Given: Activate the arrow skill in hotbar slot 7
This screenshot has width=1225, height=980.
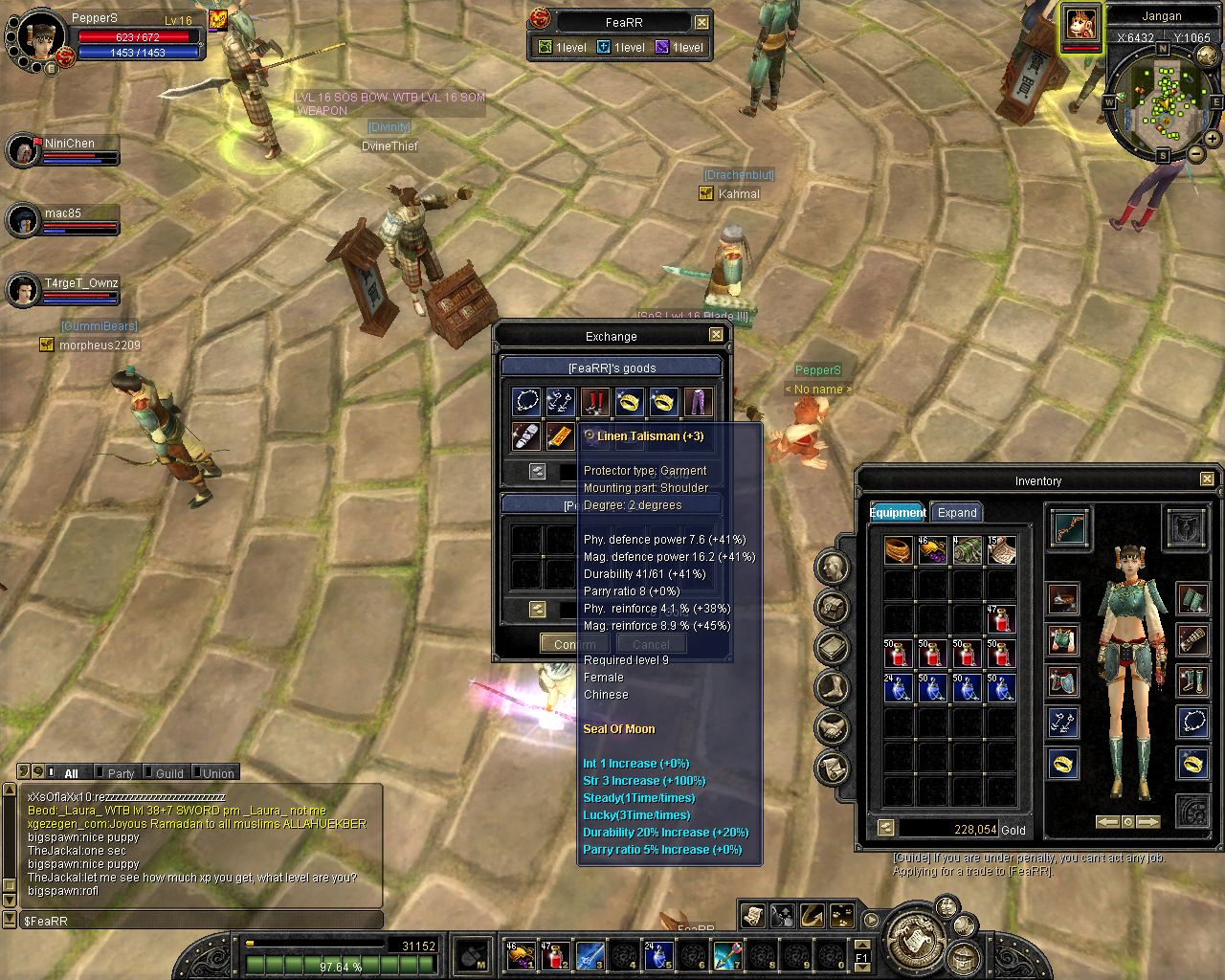Looking at the screenshot, I should coord(727,955).
